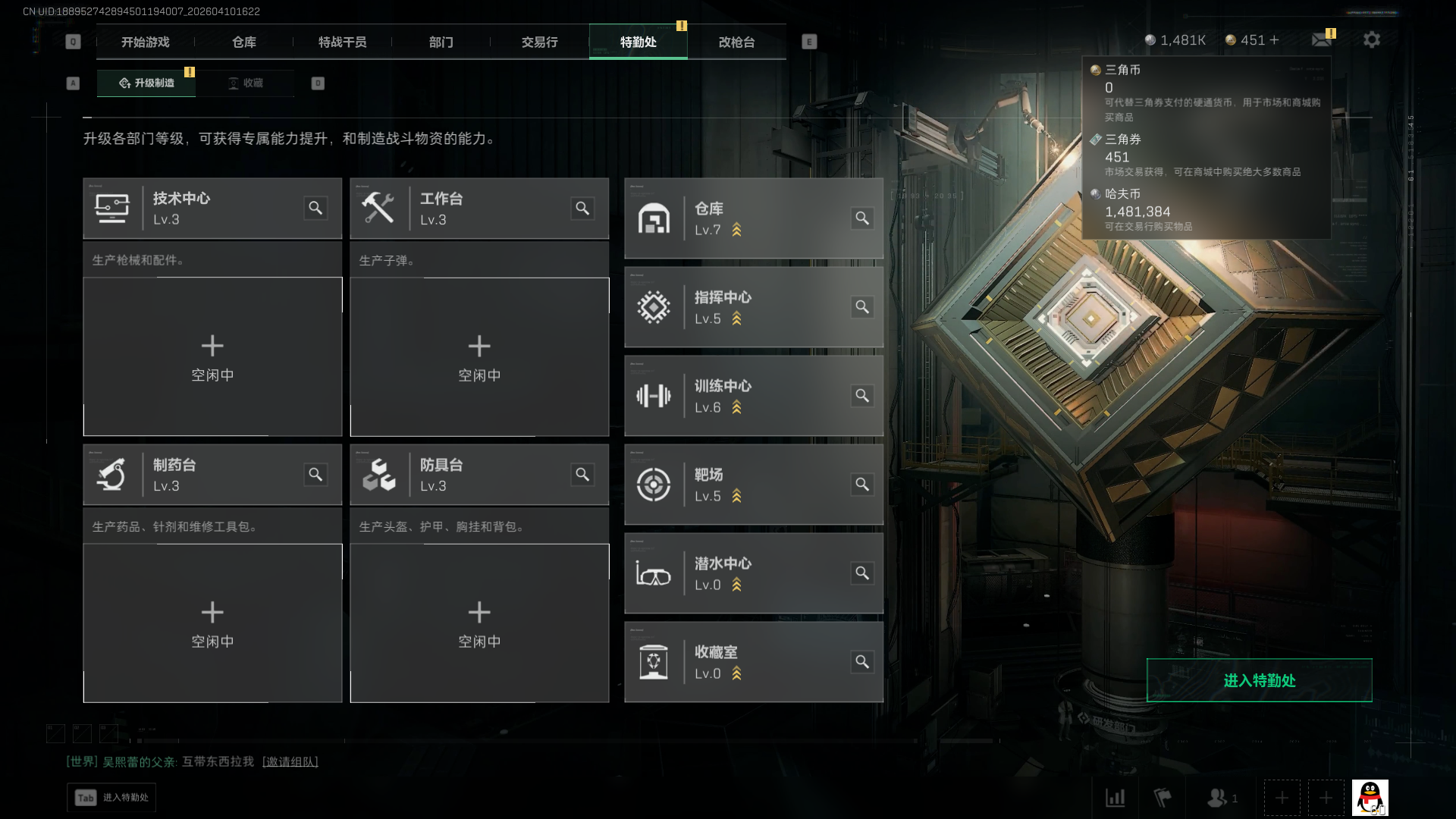This screenshot has height=819, width=1456.
Task: Switch to the 开始游戏 tab
Action: pyautogui.click(x=145, y=42)
